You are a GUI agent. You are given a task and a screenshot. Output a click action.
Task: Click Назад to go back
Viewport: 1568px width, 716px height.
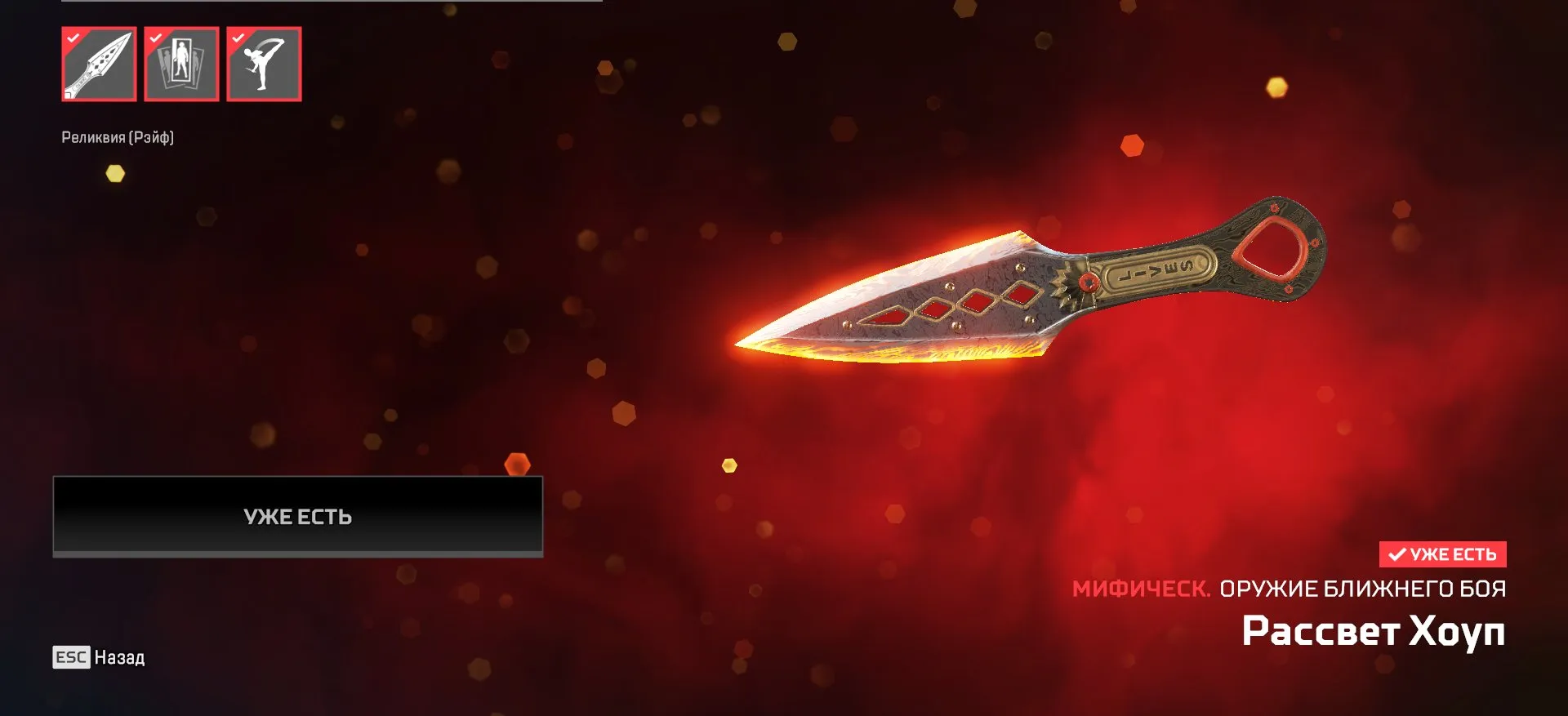click(118, 658)
